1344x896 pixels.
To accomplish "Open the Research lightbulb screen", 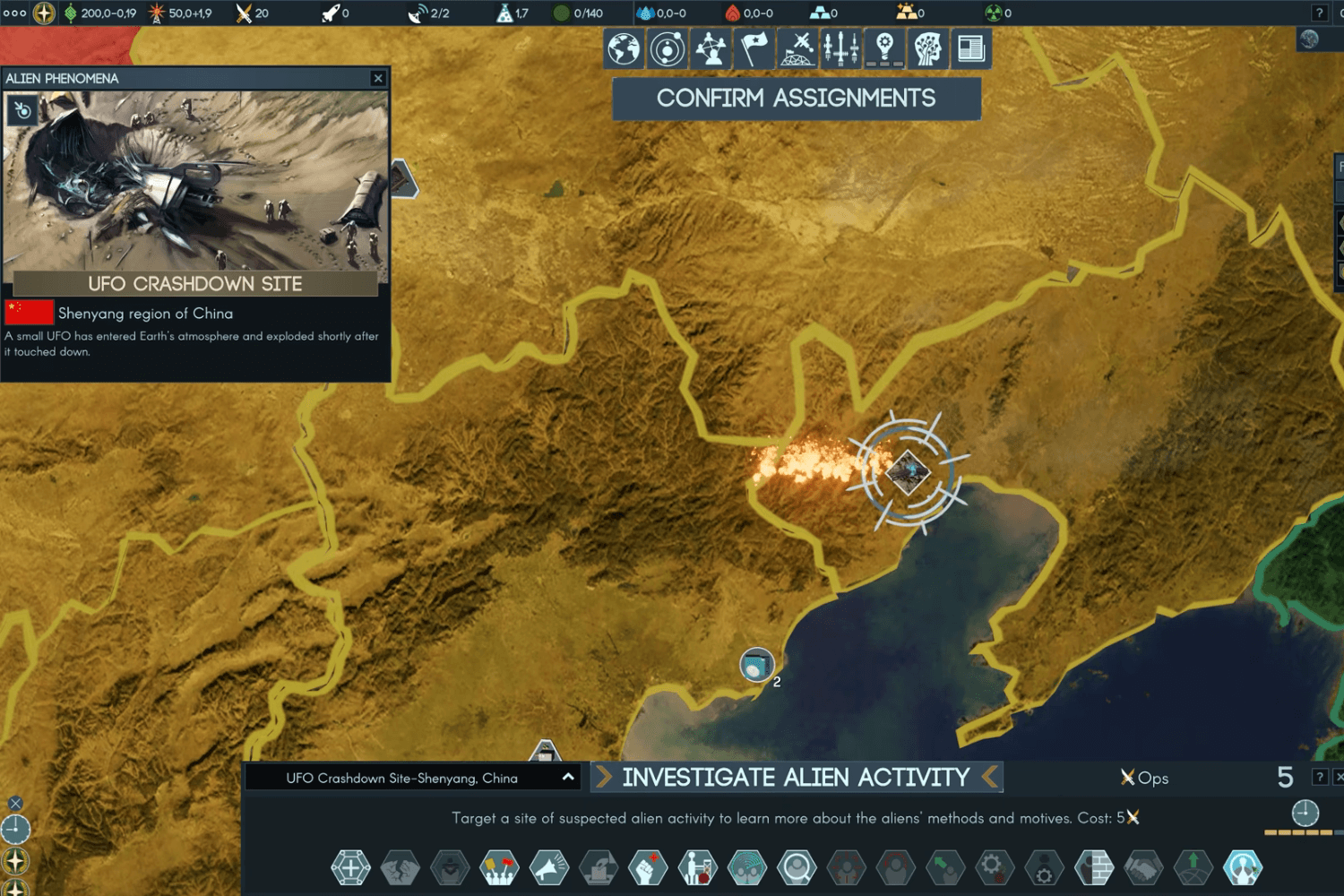I will 883,48.
